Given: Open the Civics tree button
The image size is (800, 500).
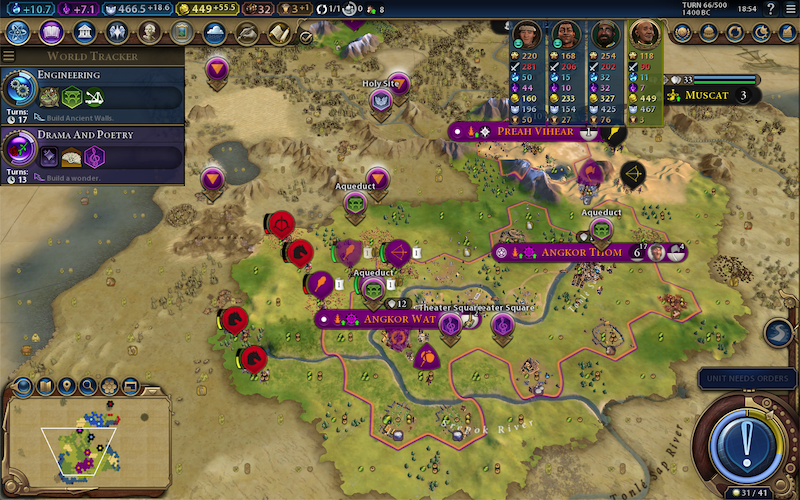Looking at the screenshot, I should [x=51, y=32].
